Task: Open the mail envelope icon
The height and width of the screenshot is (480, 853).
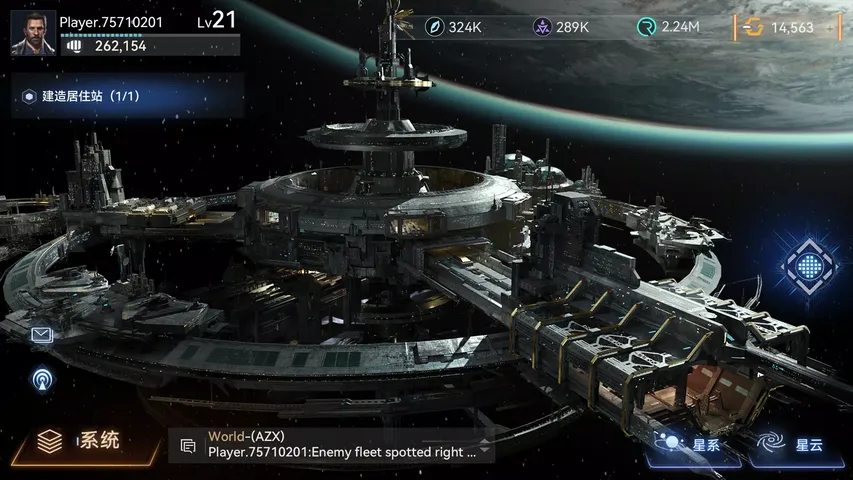Action: tap(42, 335)
